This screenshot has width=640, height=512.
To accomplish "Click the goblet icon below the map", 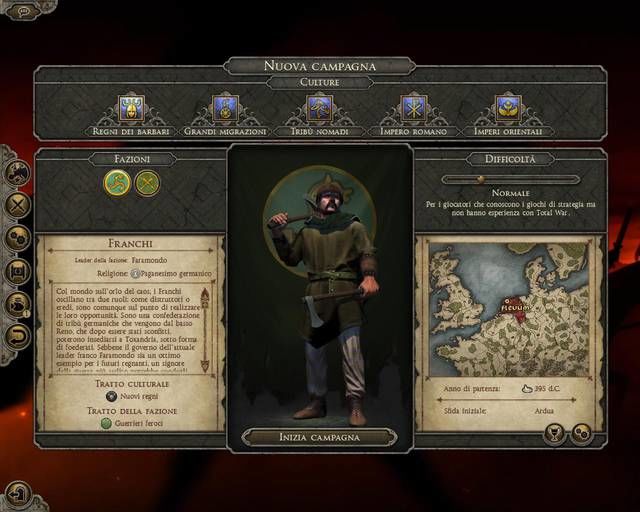I will (555, 432).
